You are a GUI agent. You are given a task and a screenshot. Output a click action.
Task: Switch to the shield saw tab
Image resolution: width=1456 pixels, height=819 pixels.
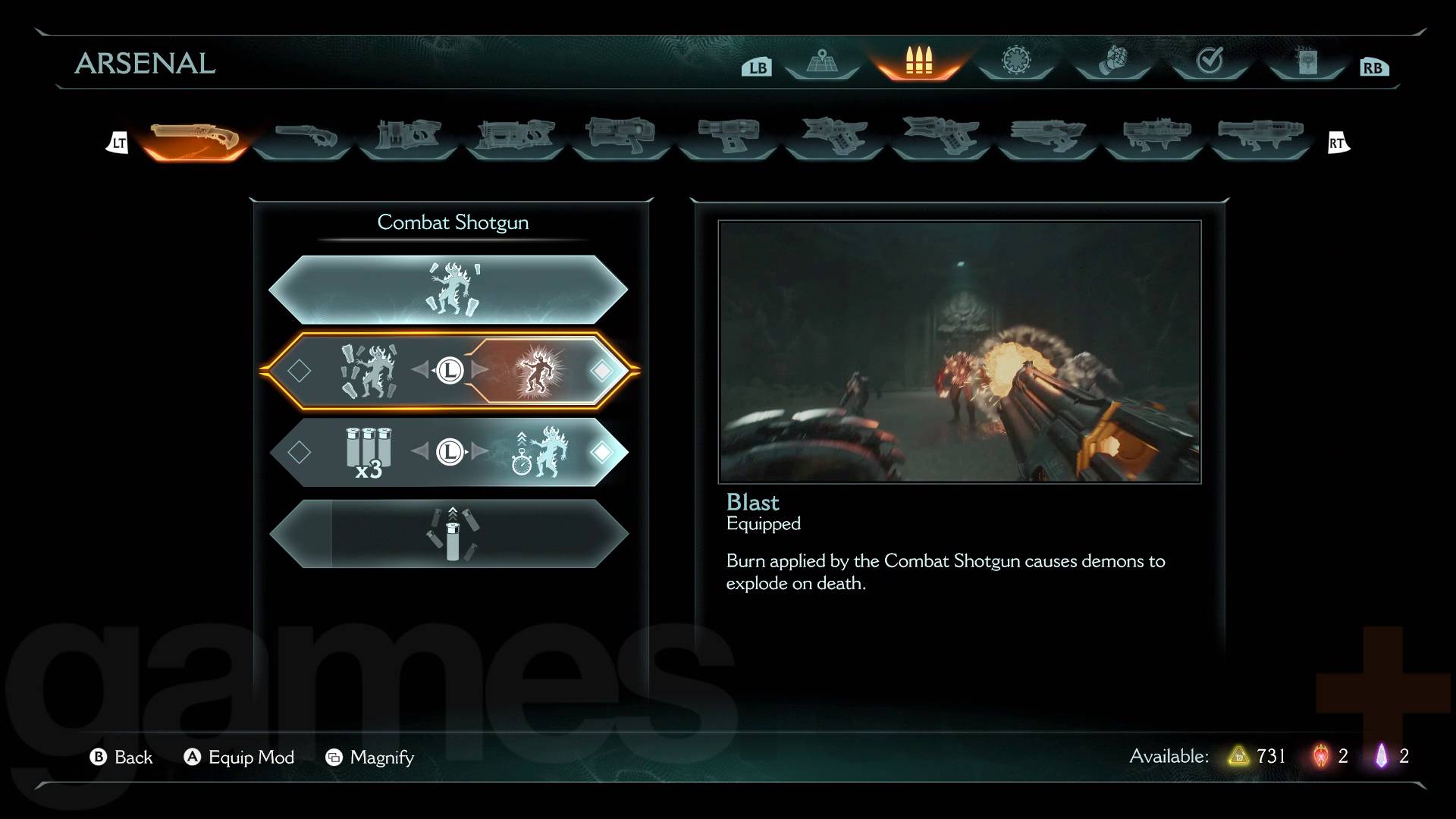pos(1016,62)
